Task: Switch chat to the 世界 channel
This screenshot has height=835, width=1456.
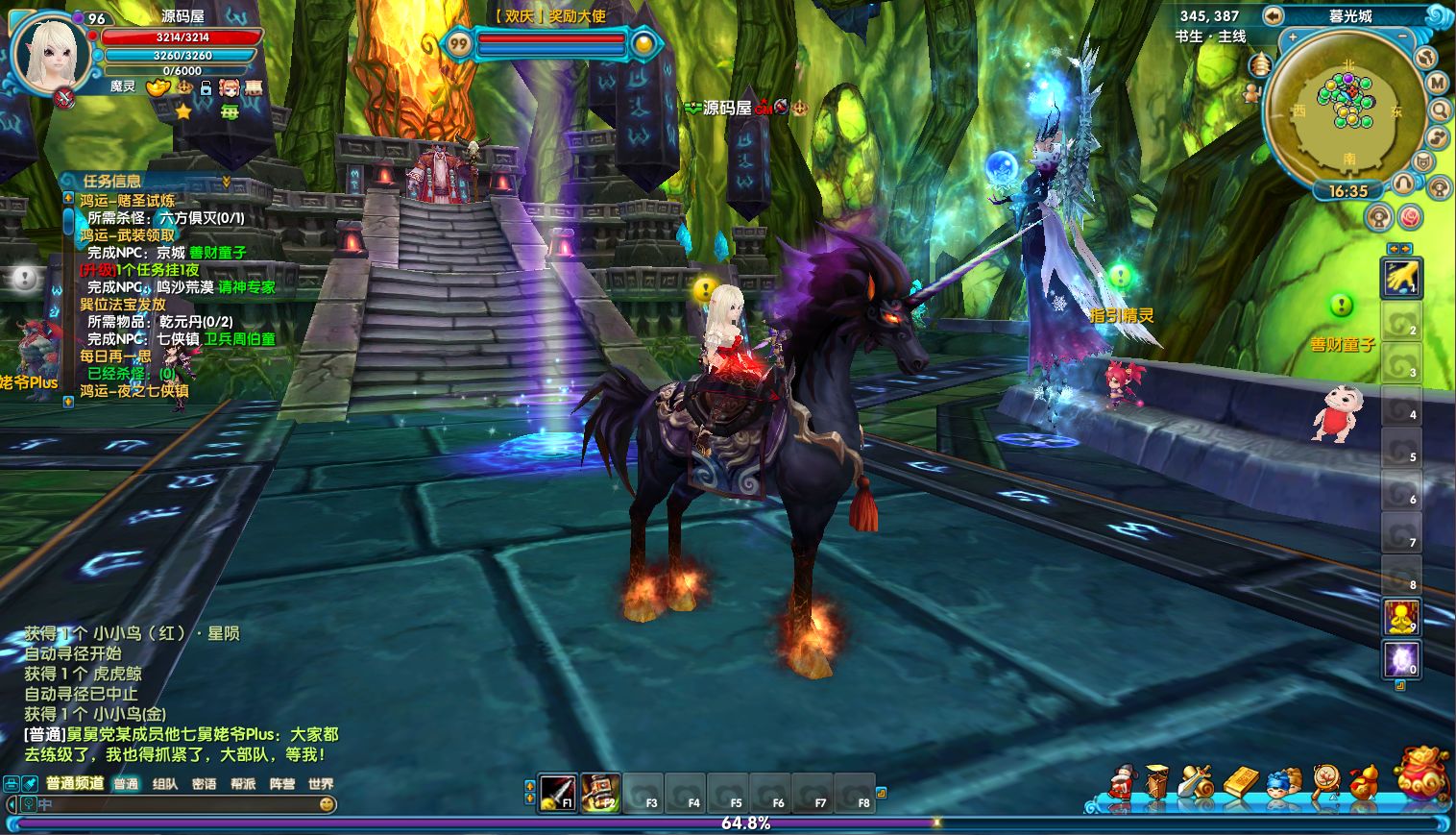Action: [321, 784]
